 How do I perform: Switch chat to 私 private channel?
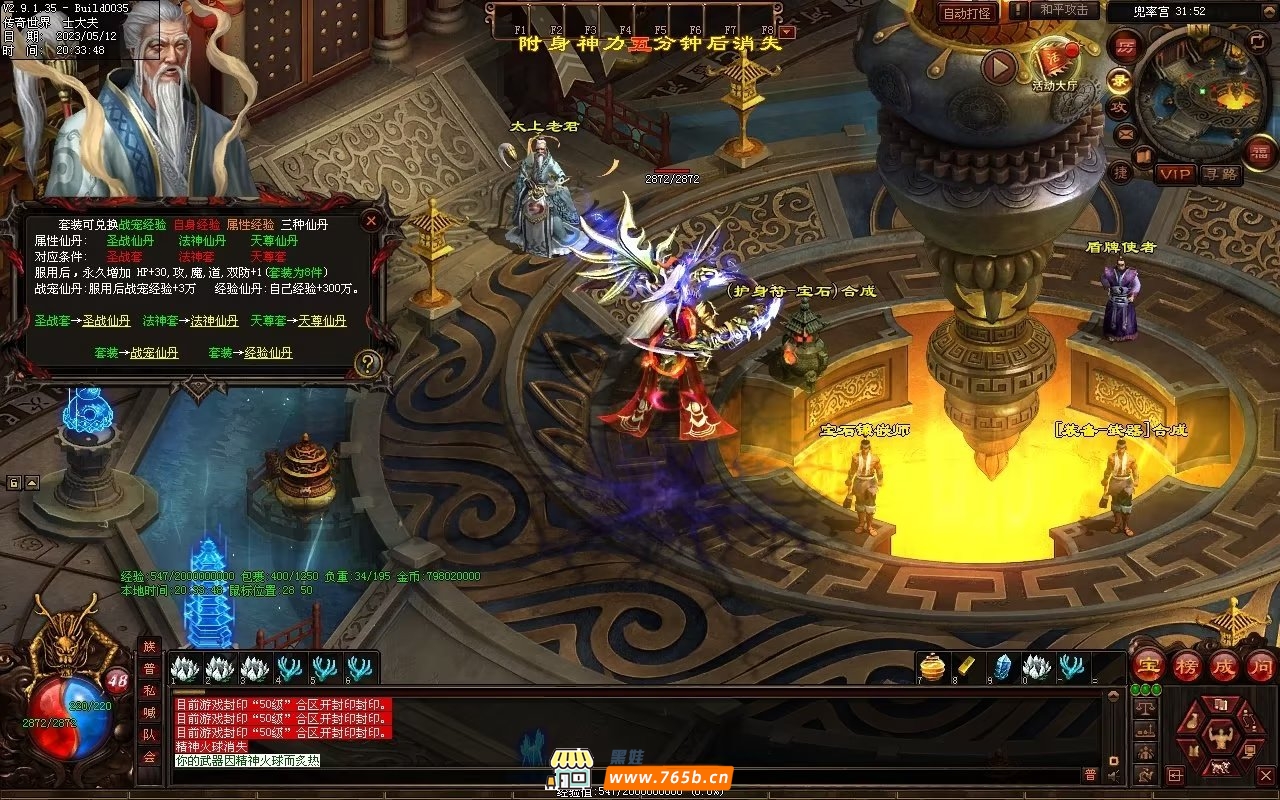click(x=149, y=691)
